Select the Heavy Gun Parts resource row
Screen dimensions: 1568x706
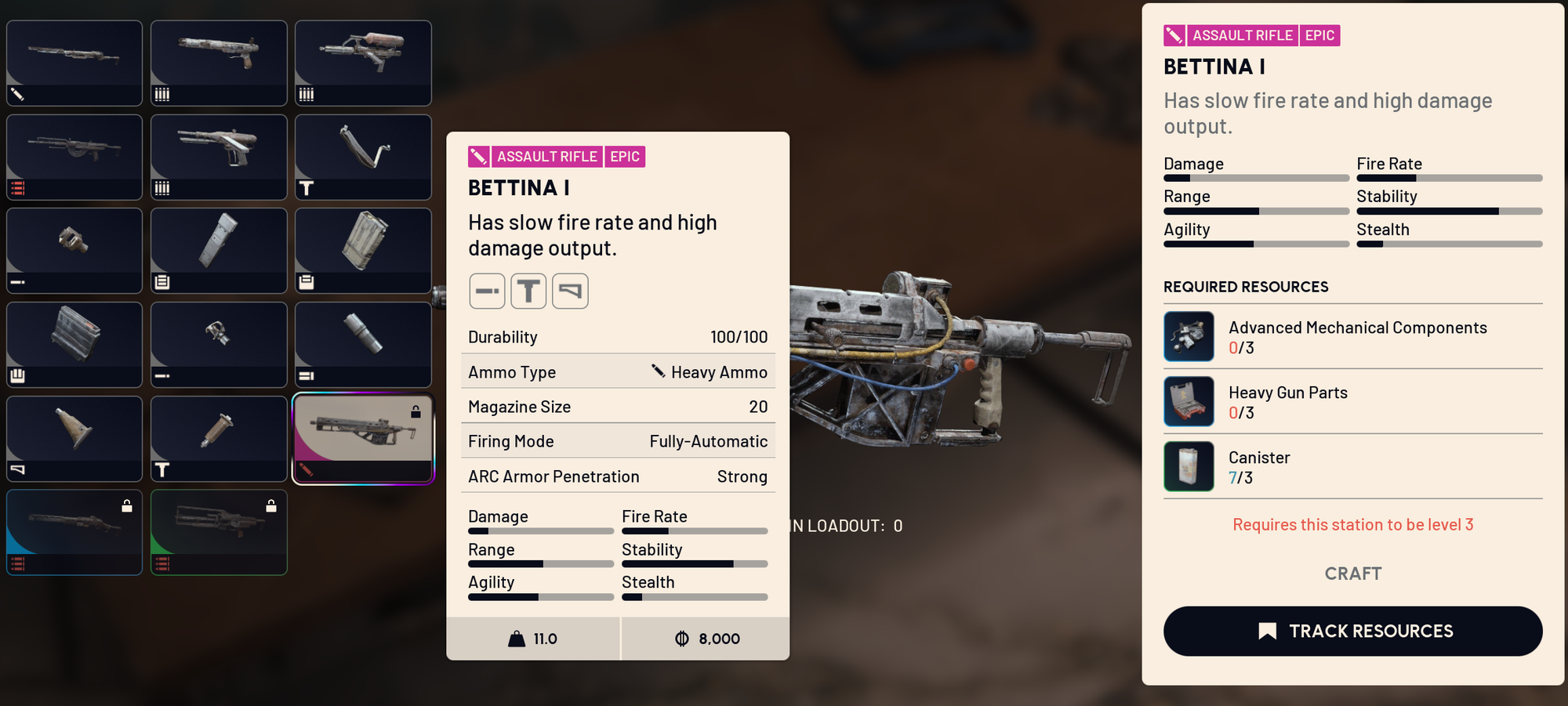click(1352, 401)
